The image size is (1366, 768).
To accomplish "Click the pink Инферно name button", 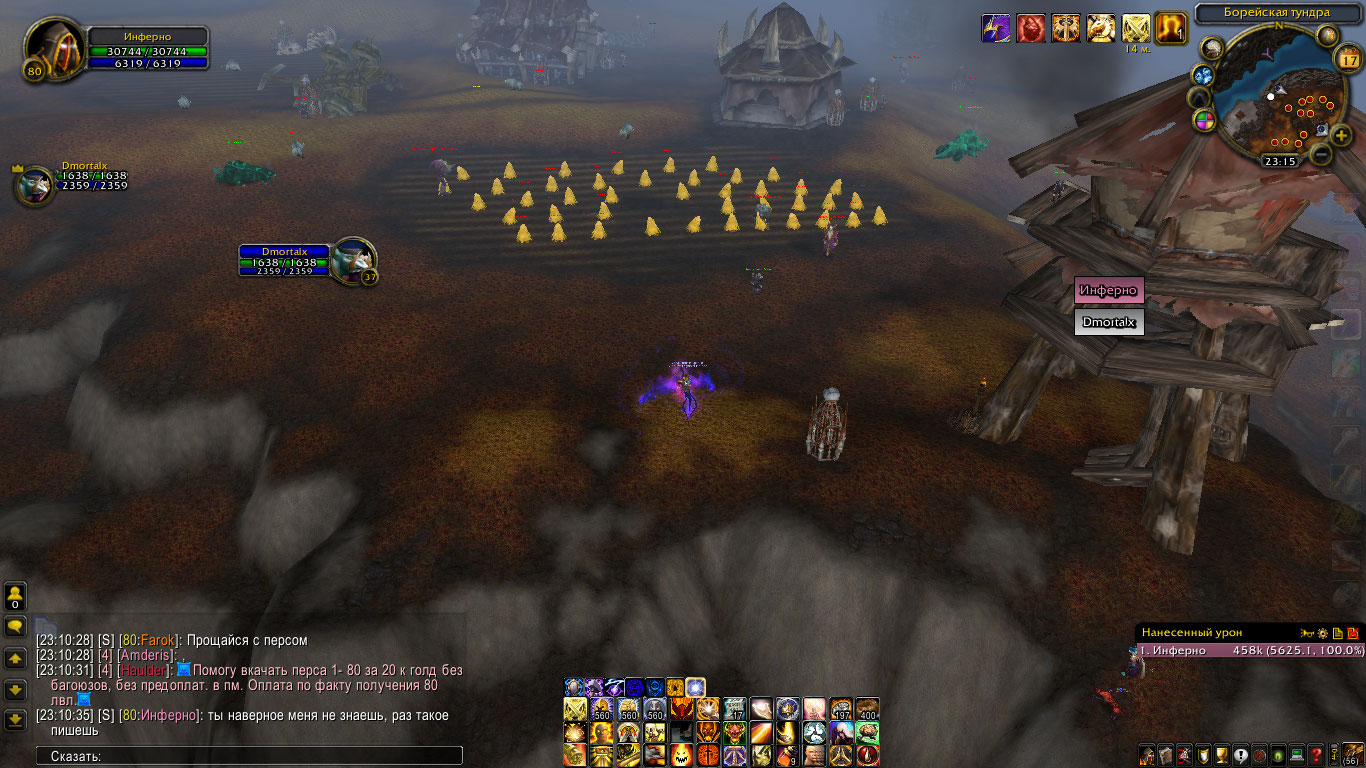I will 1108,291.
